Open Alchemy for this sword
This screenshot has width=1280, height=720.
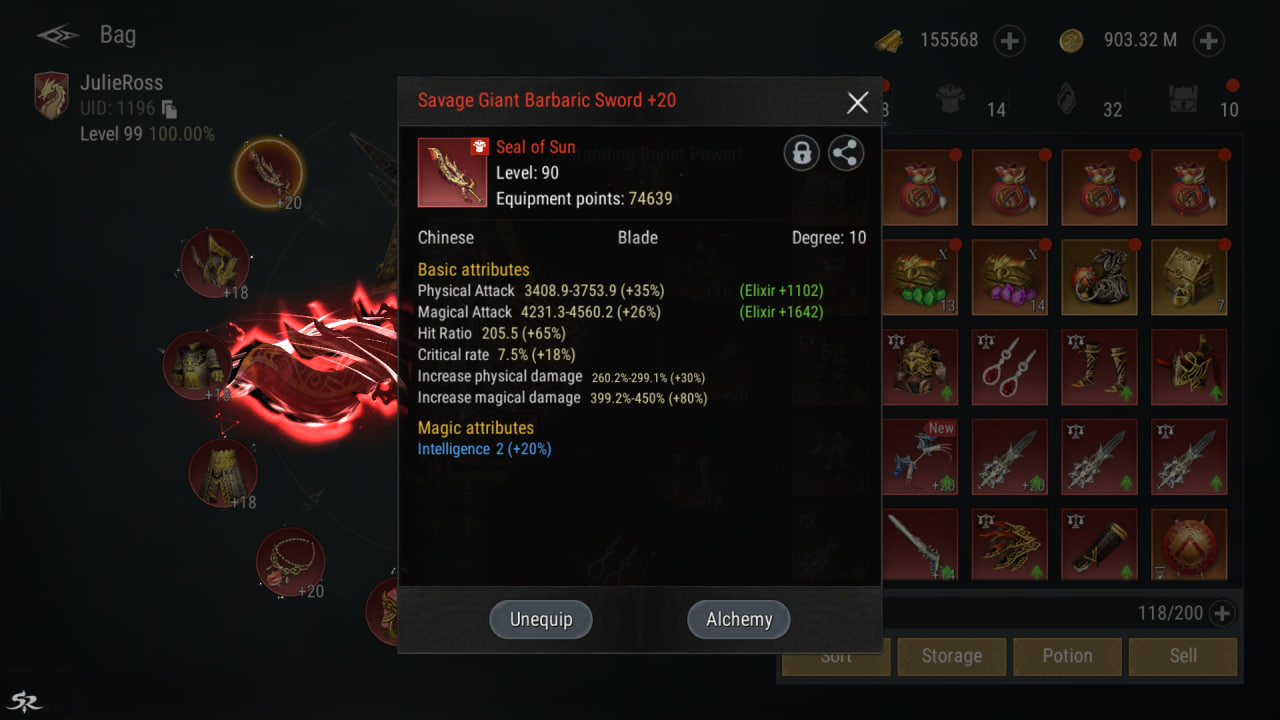(x=738, y=619)
